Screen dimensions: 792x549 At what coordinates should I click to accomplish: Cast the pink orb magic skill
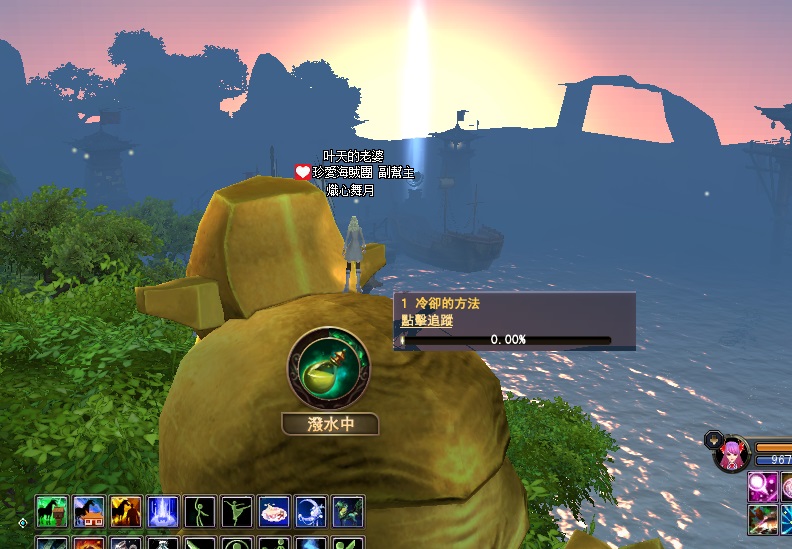tap(763, 487)
